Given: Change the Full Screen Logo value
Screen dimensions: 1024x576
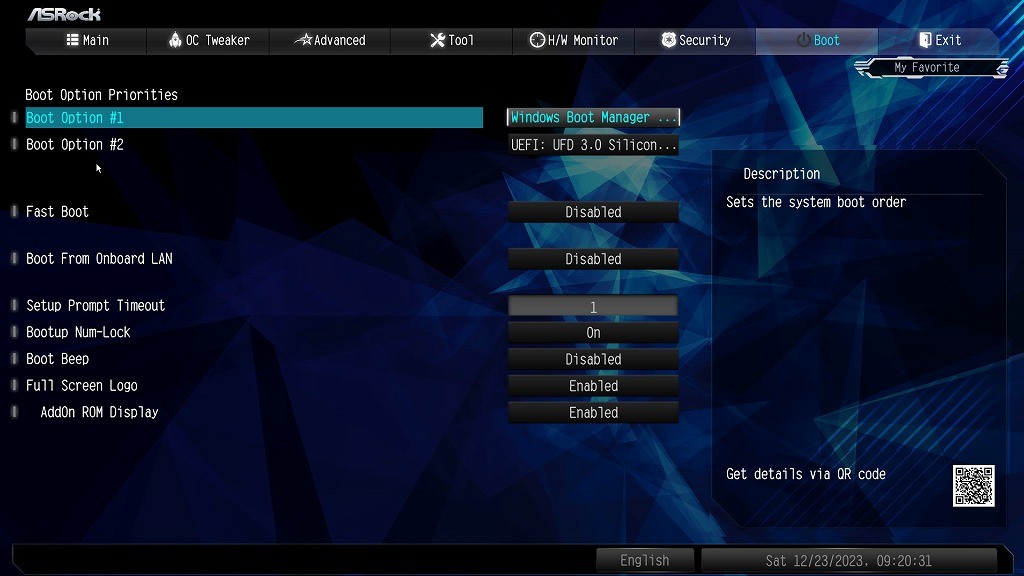Looking at the screenshot, I should tap(593, 386).
